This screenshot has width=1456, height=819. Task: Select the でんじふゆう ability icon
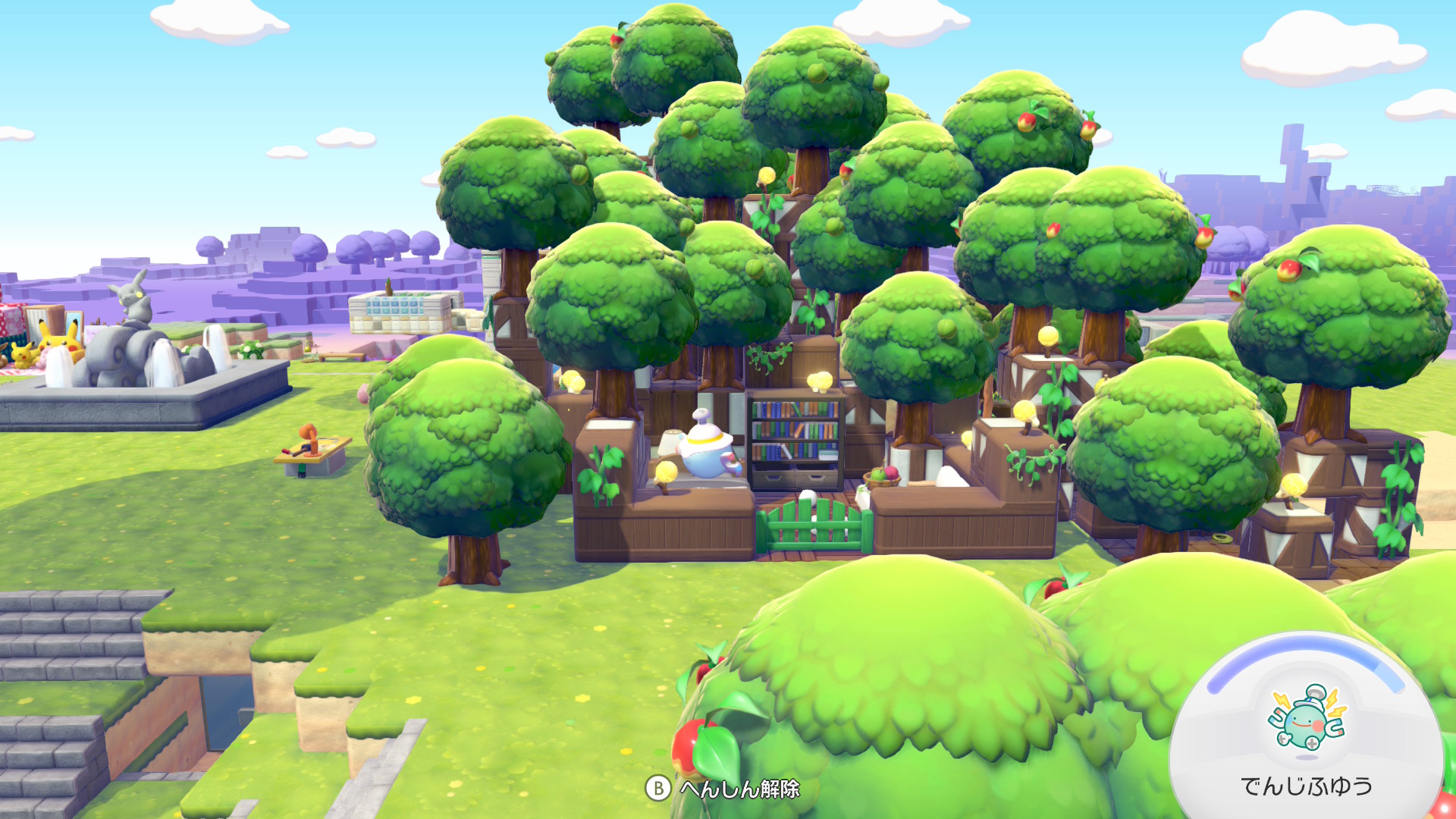click(x=1306, y=719)
